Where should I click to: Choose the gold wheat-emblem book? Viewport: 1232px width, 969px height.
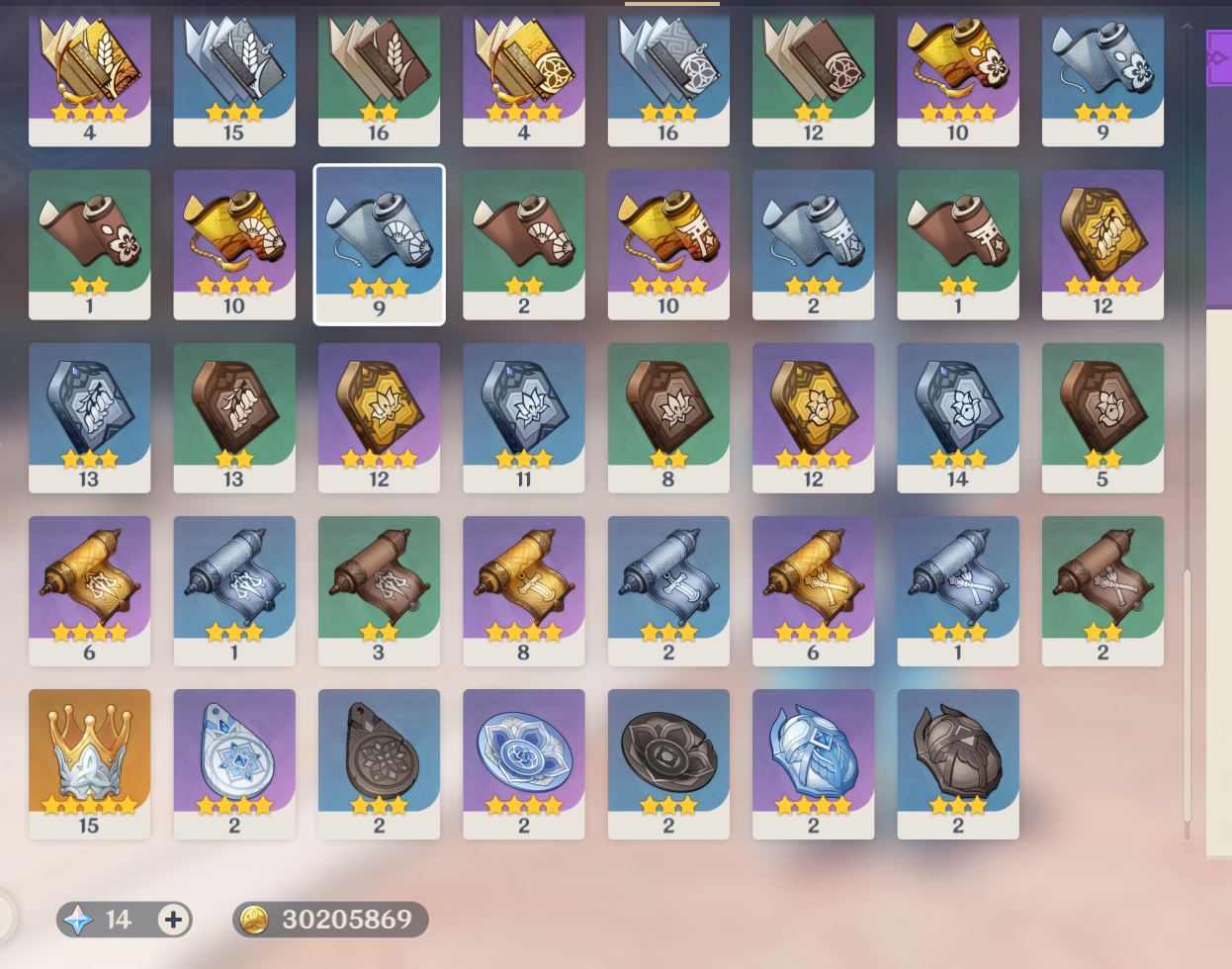pos(89,74)
